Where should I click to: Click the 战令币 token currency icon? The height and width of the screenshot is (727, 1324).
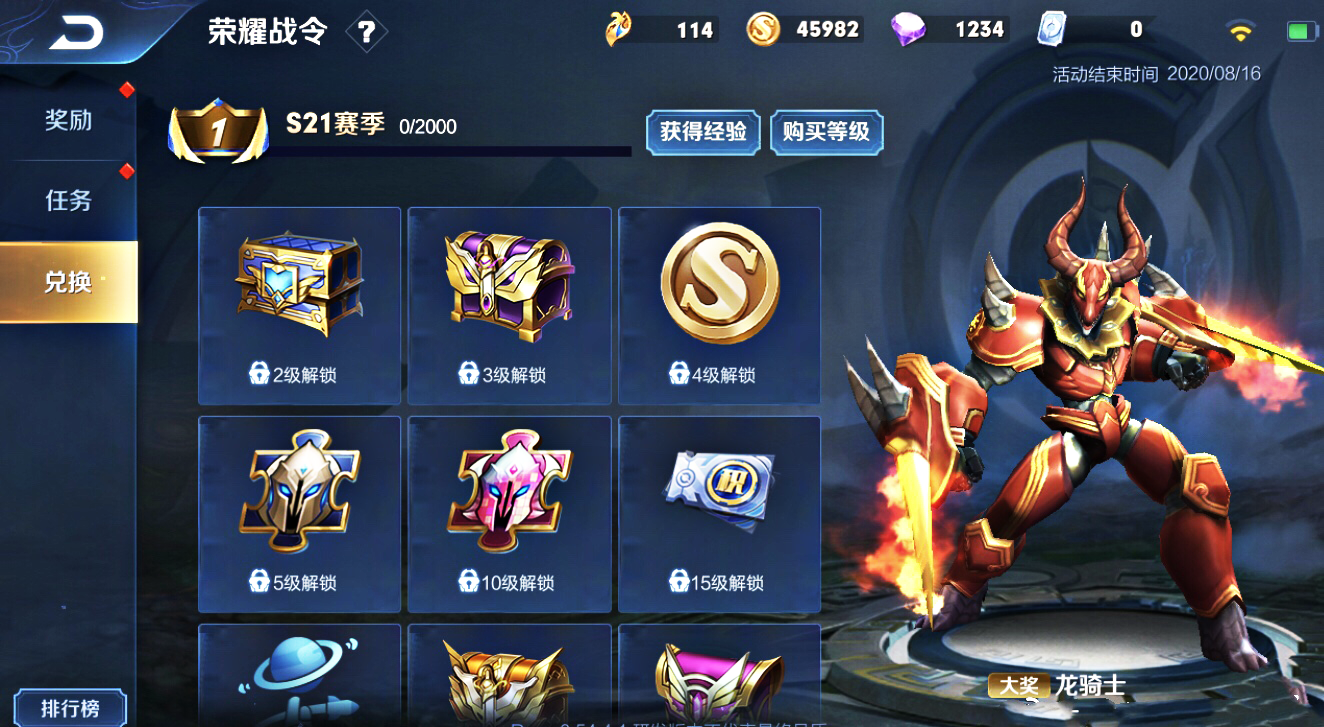tap(620, 29)
